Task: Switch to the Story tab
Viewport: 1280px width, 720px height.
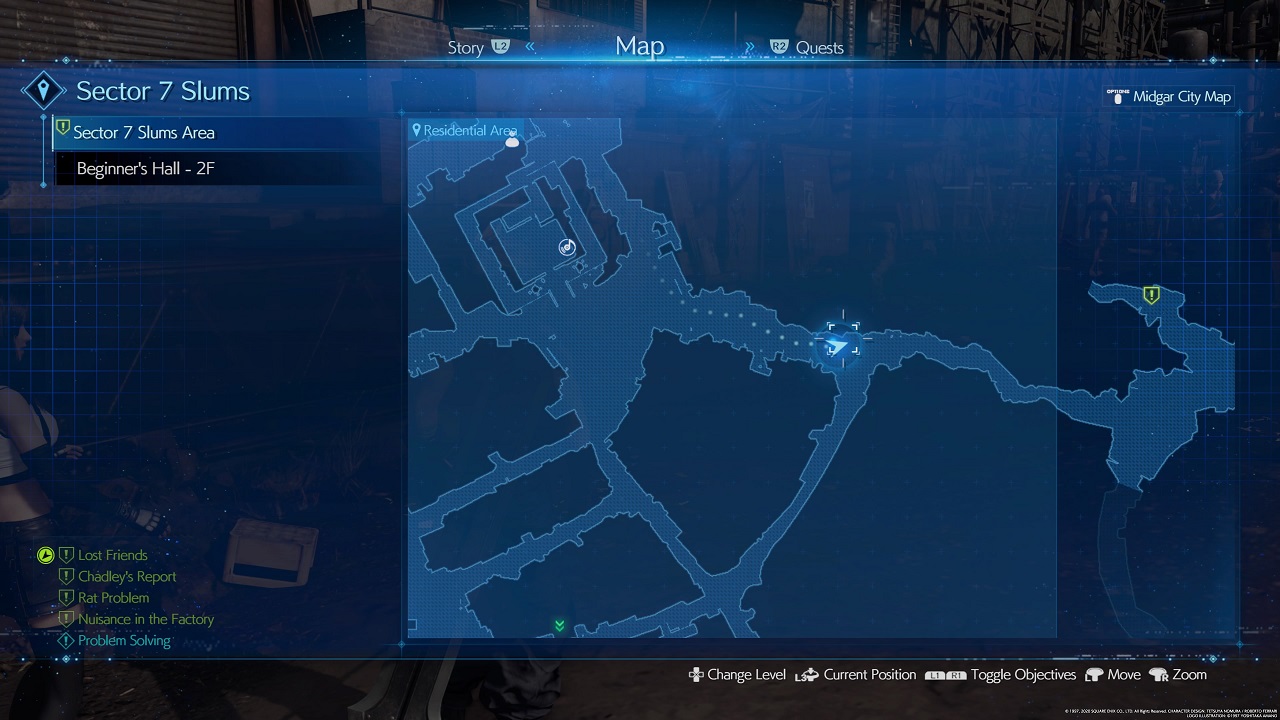Action: pyautogui.click(x=466, y=48)
